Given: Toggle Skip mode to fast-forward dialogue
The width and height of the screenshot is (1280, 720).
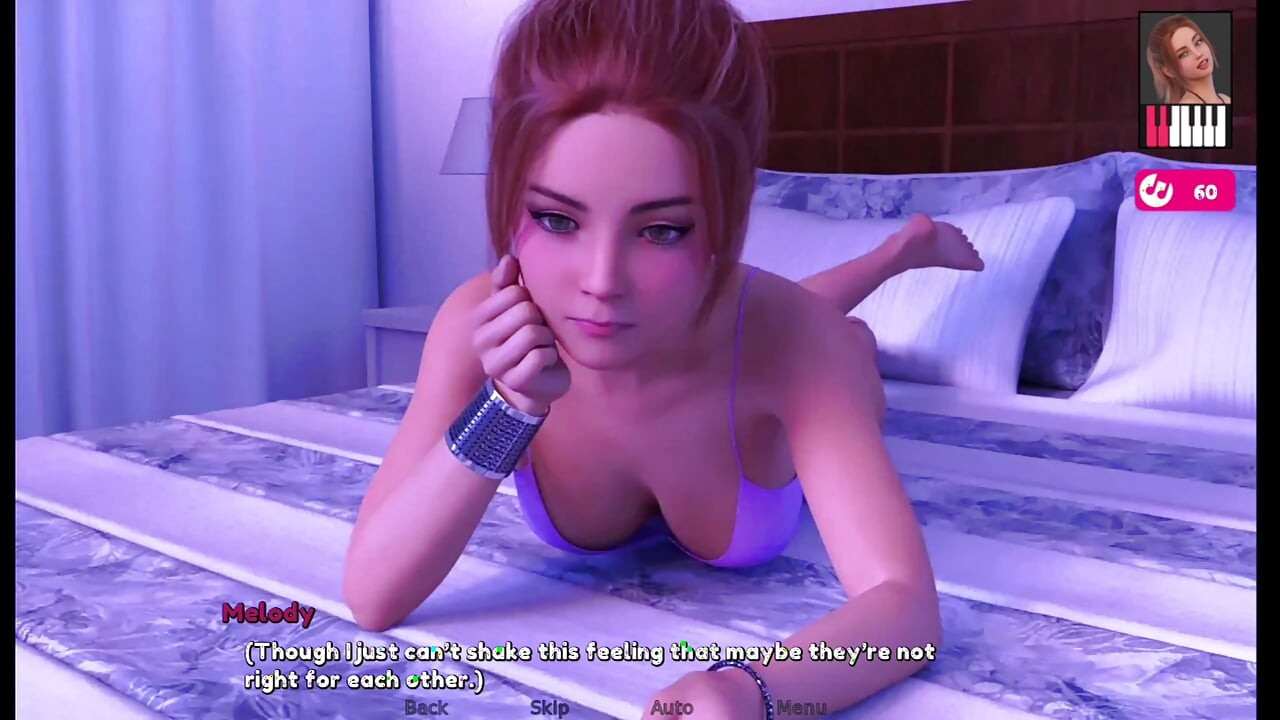Looking at the screenshot, I should [x=550, y=707].
